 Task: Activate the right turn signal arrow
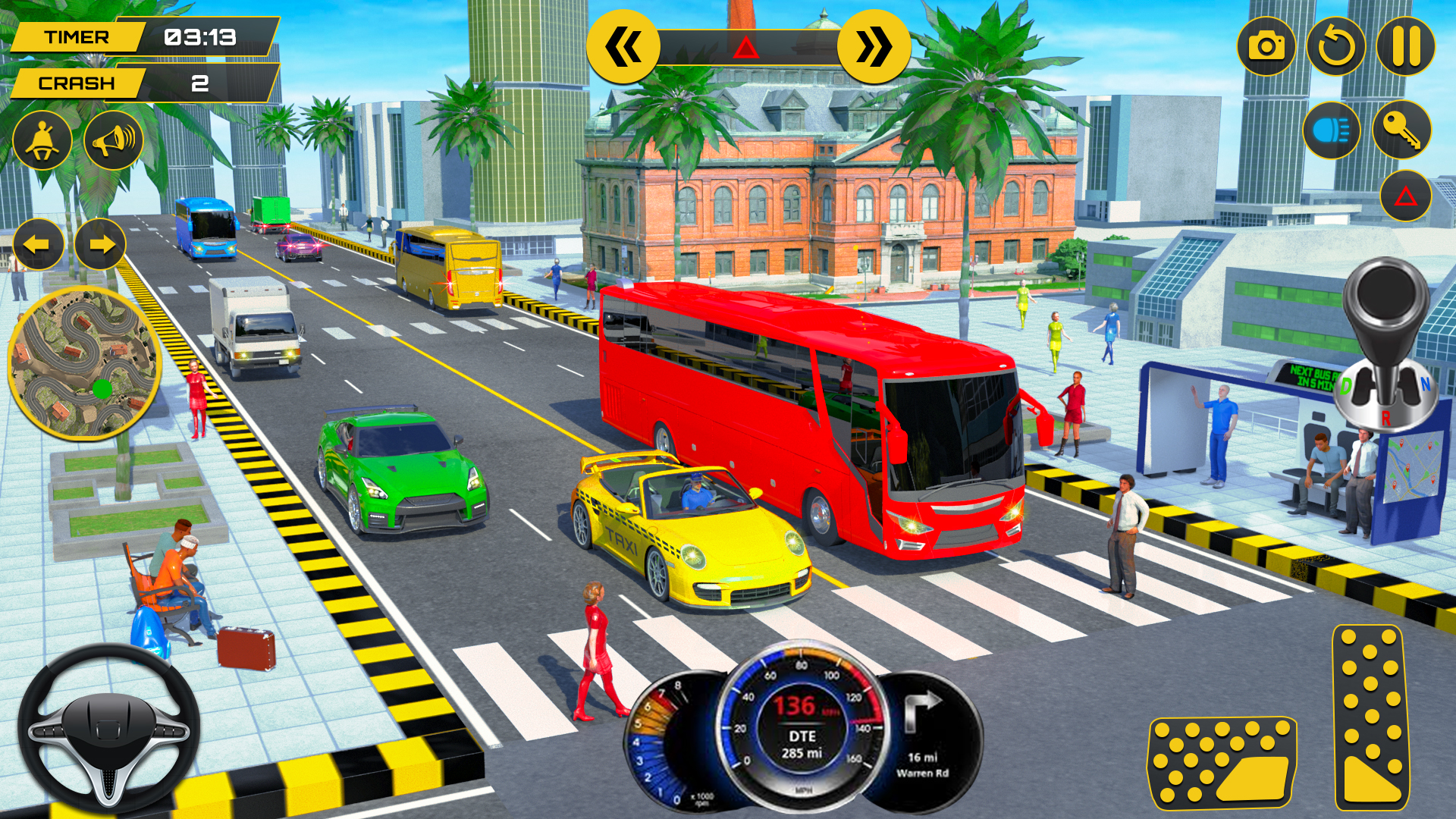[101, 244]
